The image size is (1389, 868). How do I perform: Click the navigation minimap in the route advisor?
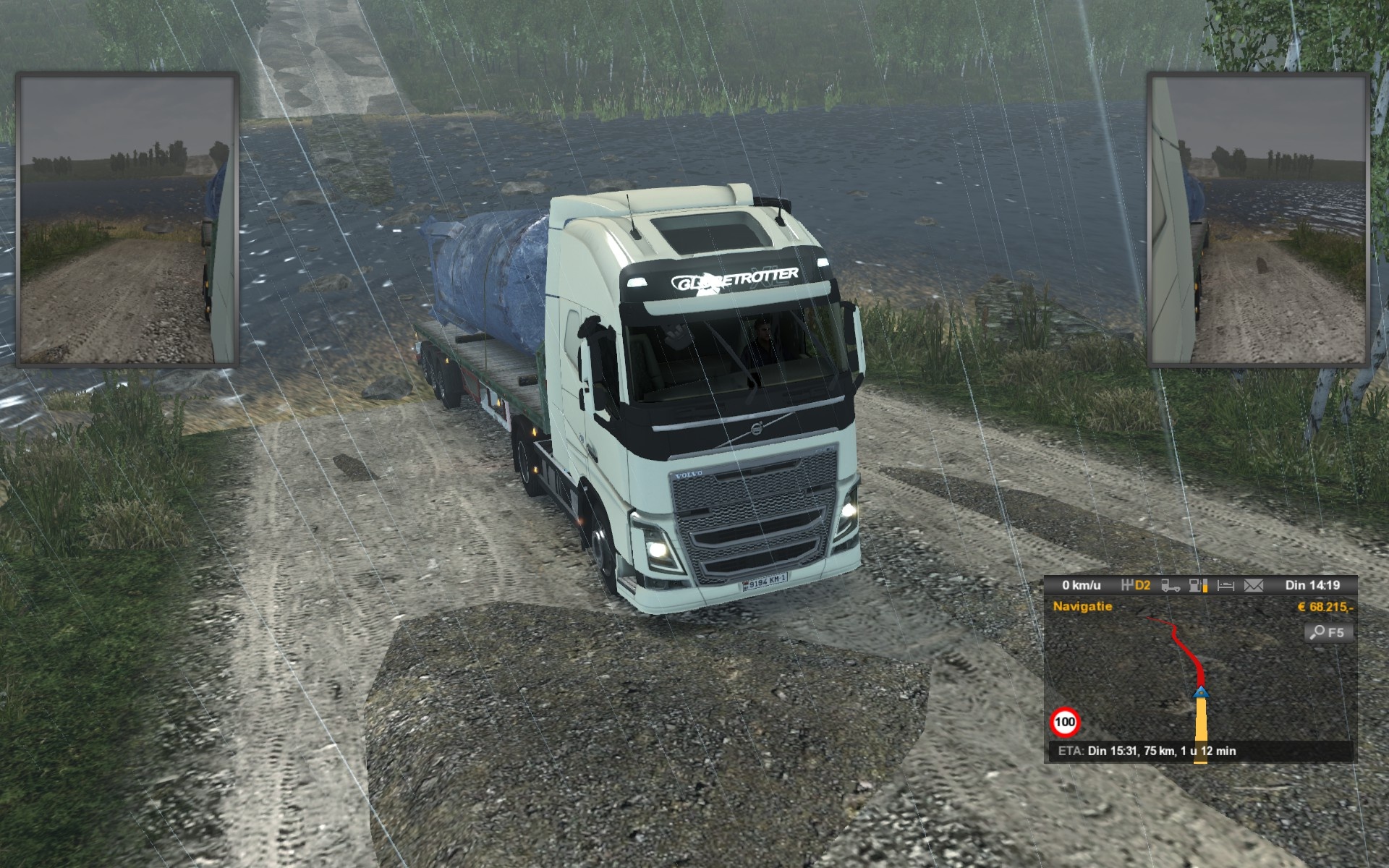point(1172,680)
